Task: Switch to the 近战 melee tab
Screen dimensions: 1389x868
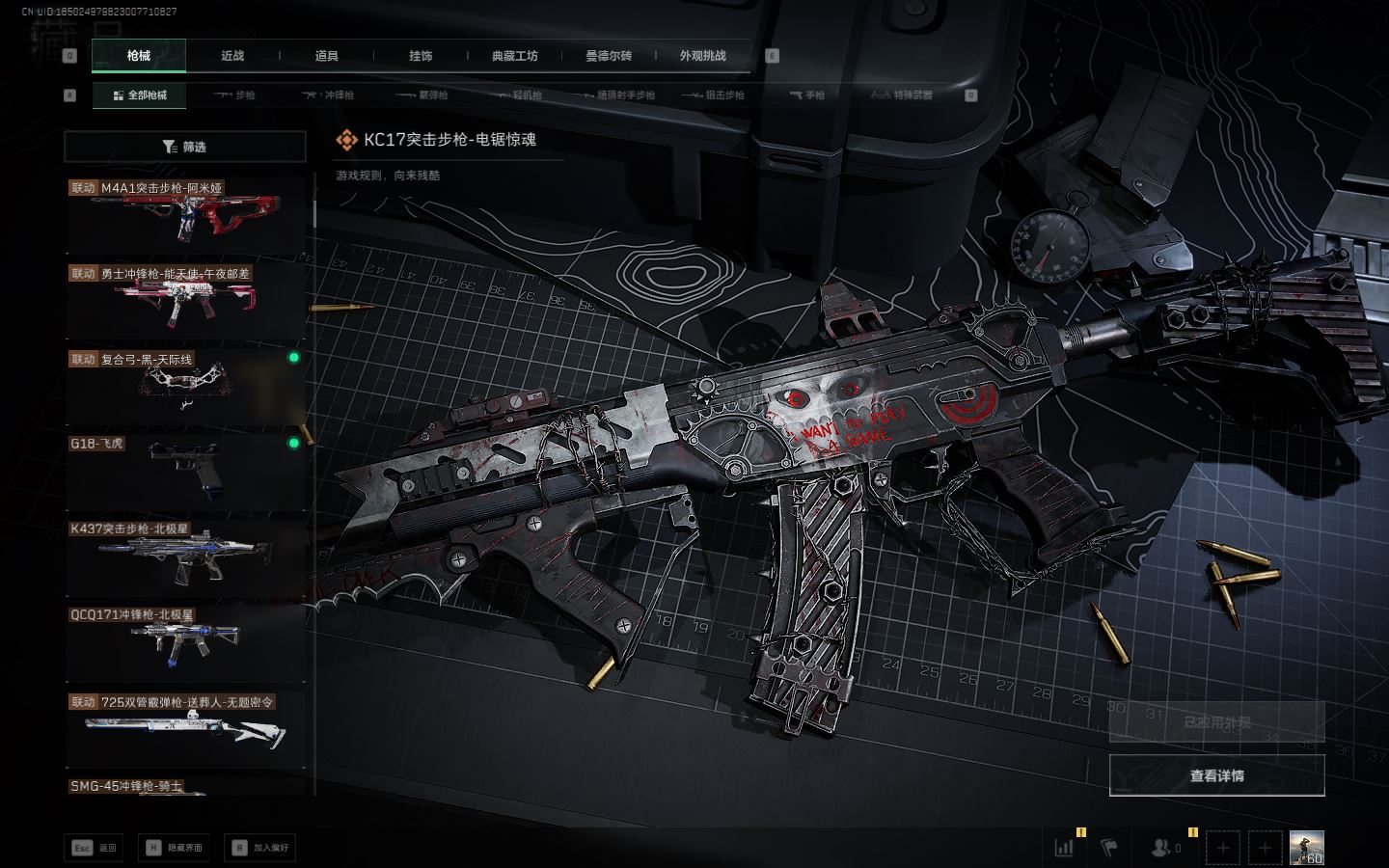Action: pyautogui.click(x=232, y=56)
